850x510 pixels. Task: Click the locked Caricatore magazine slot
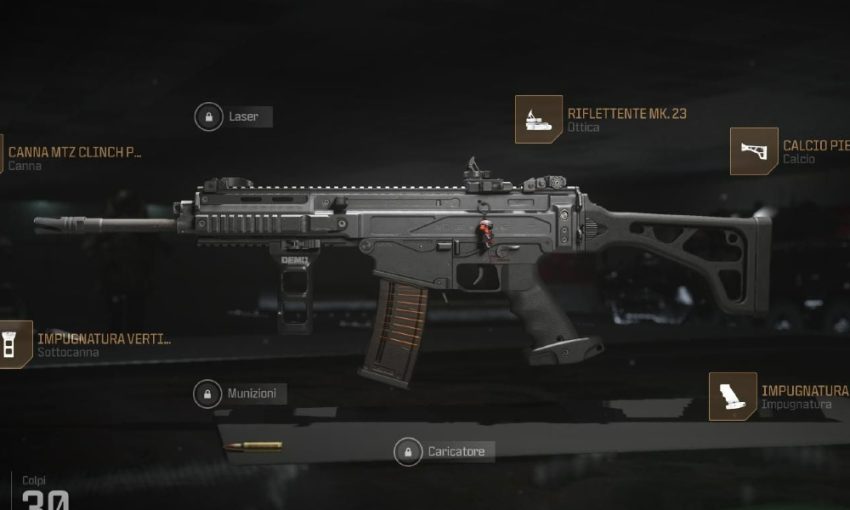[x=444, y=452]
